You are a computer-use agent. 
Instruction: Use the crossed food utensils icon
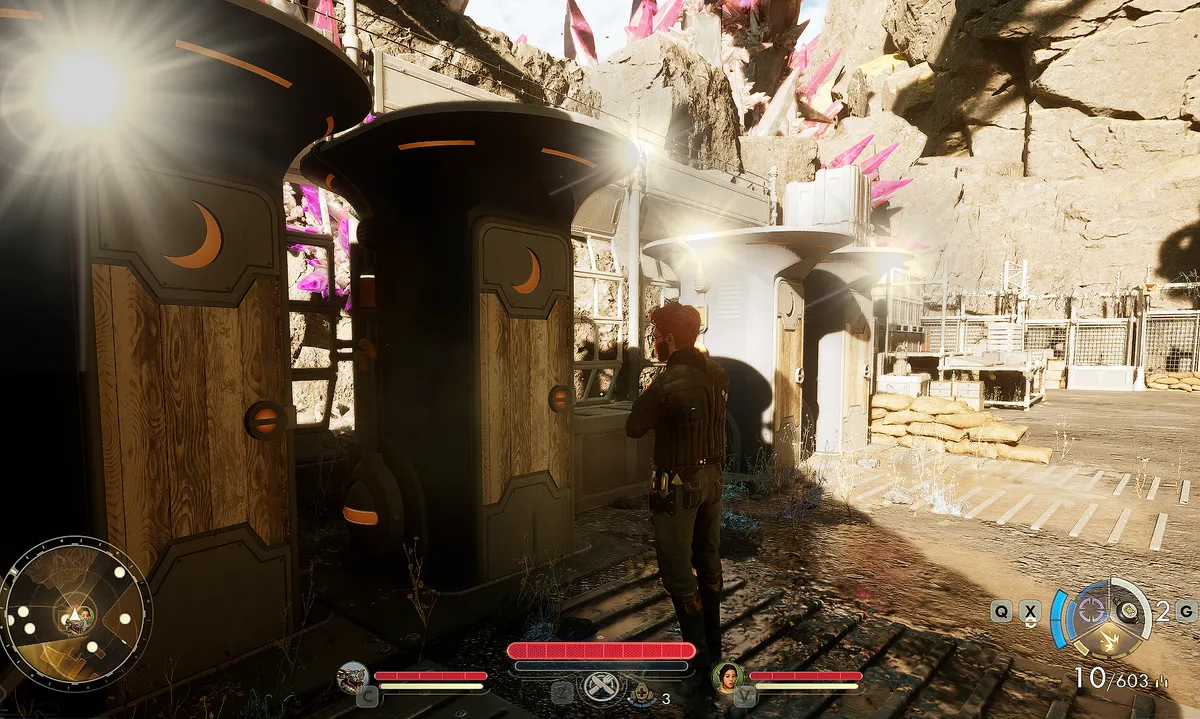pos(602,686)
